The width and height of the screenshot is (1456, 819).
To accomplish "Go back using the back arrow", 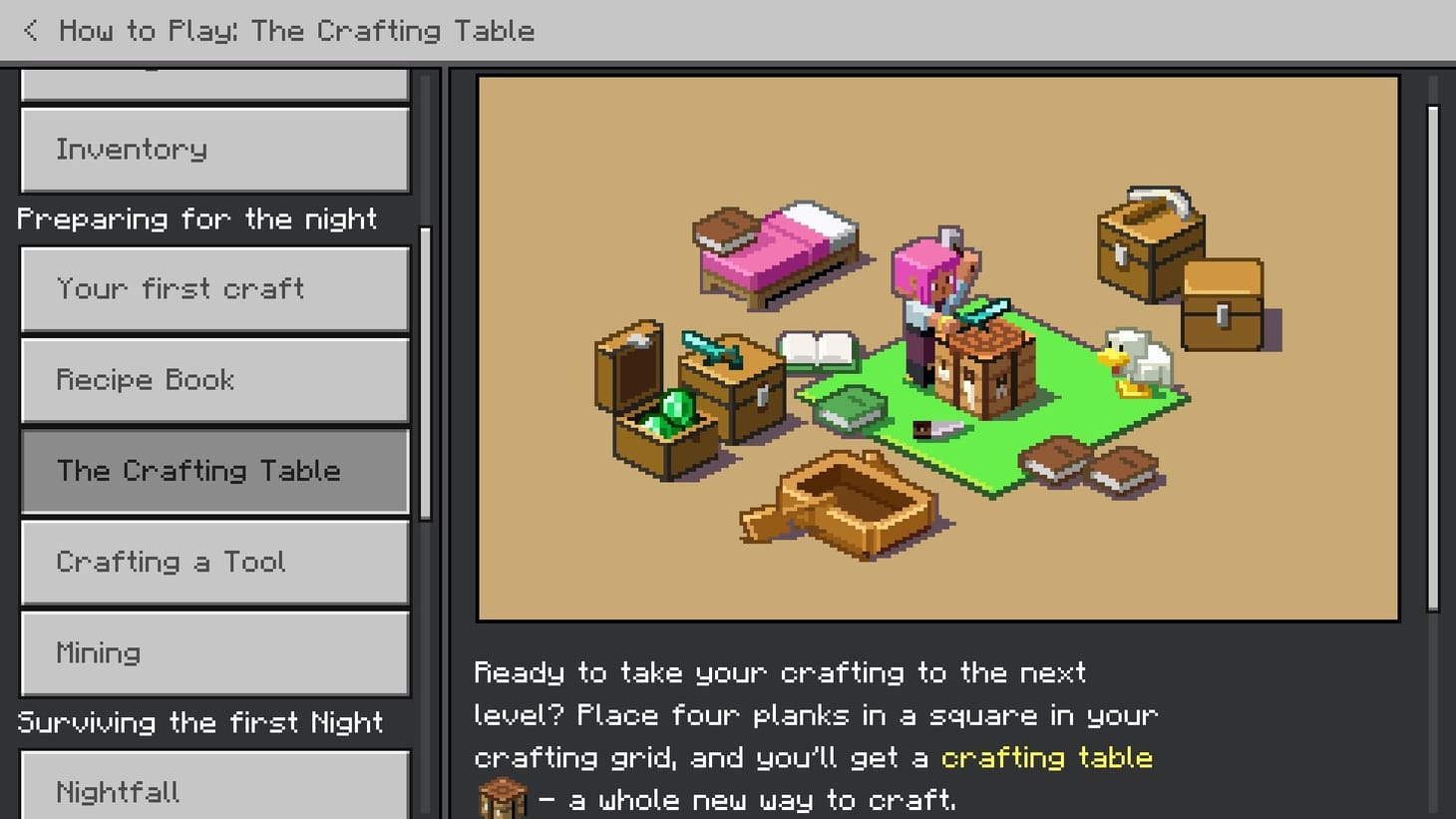I will coord(30,30).
